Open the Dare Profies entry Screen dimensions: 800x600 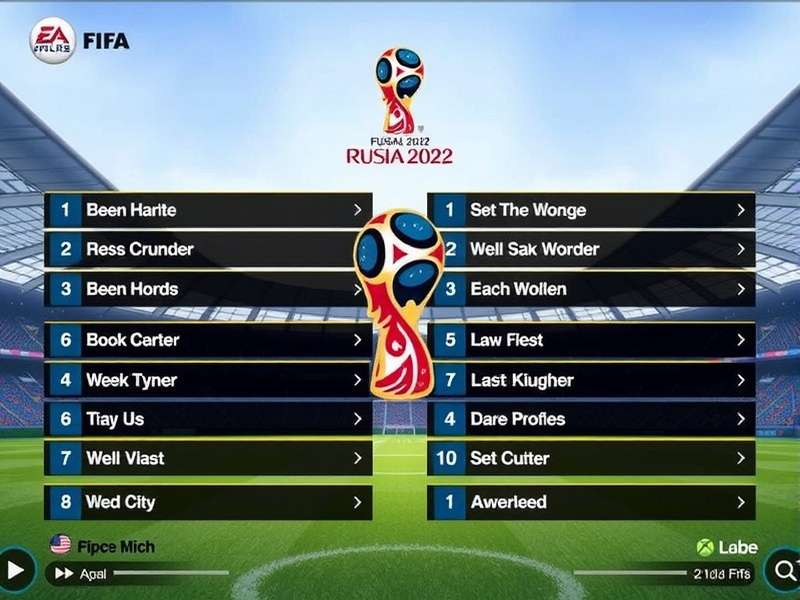592,419
